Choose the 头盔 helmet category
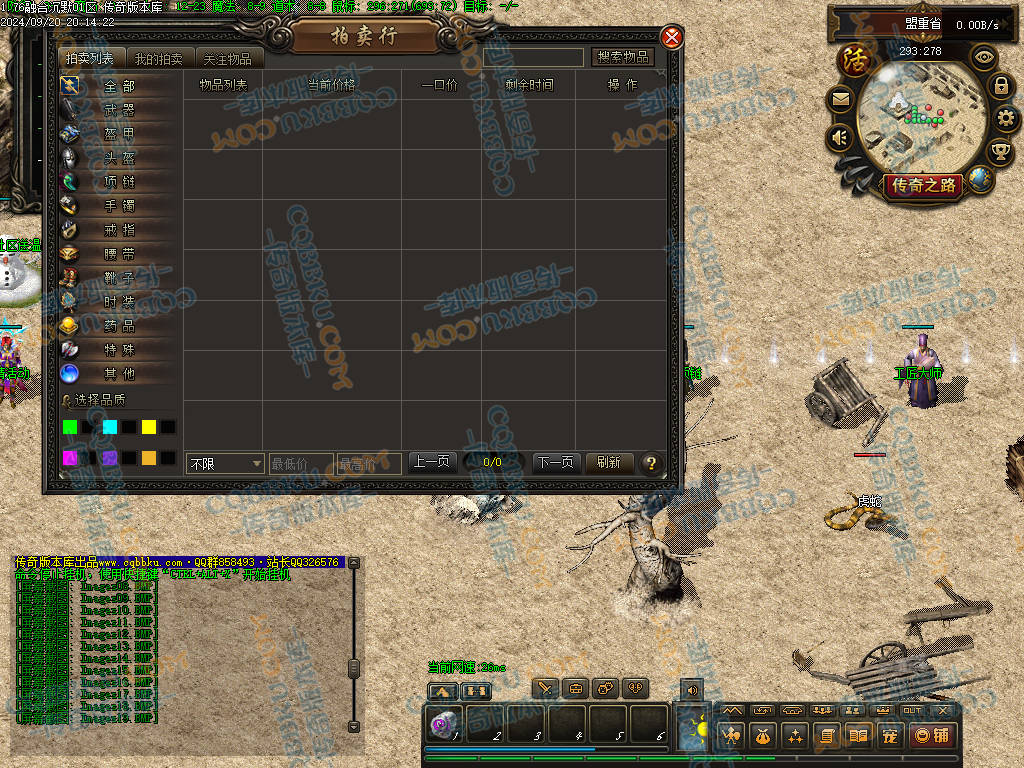The width and height of the screenshot is (1024, 768). pyautogui.click(x=119, y=158)
